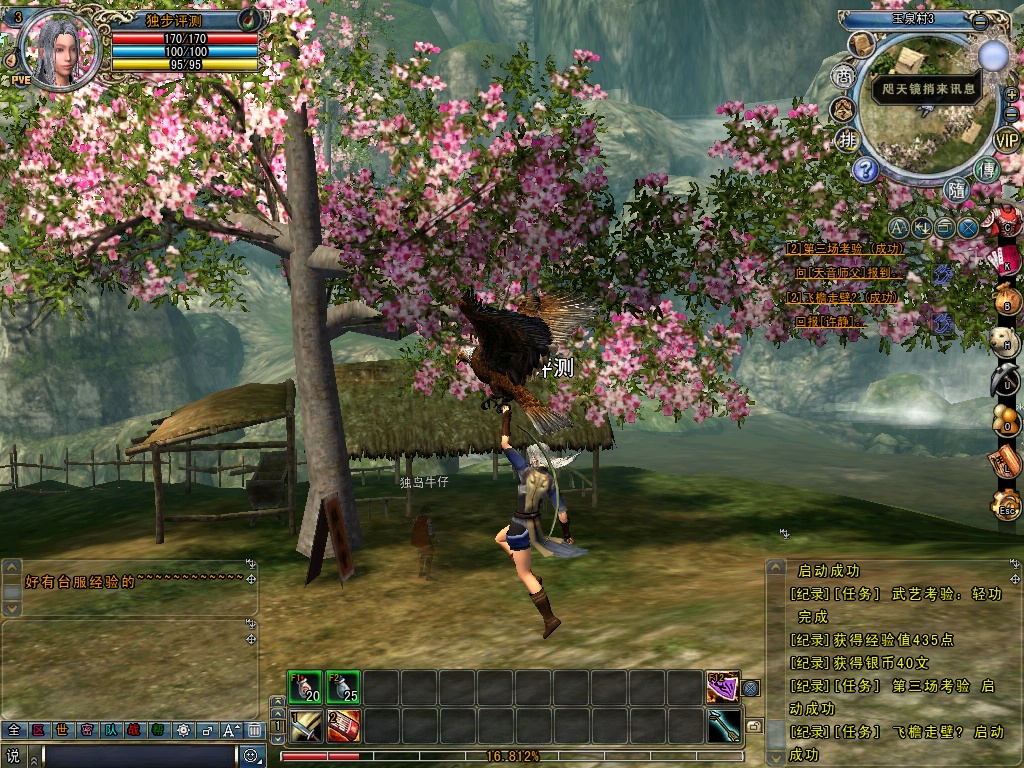Follow quest link 回报[许静]
1024x768 pixels.
(x=830, y=322)
